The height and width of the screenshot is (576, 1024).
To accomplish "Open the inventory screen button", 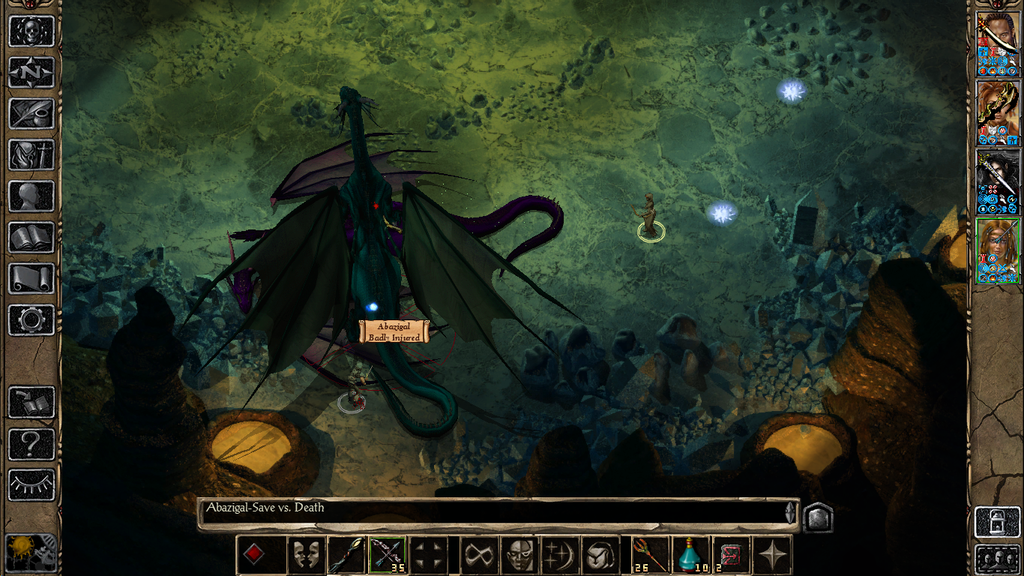I will [31, 154].
